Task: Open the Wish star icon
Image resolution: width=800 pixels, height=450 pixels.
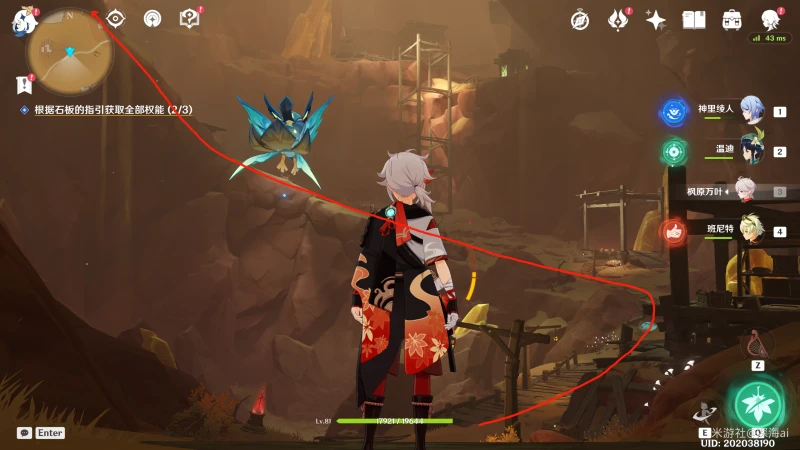Action: click(x=656, y=19)
